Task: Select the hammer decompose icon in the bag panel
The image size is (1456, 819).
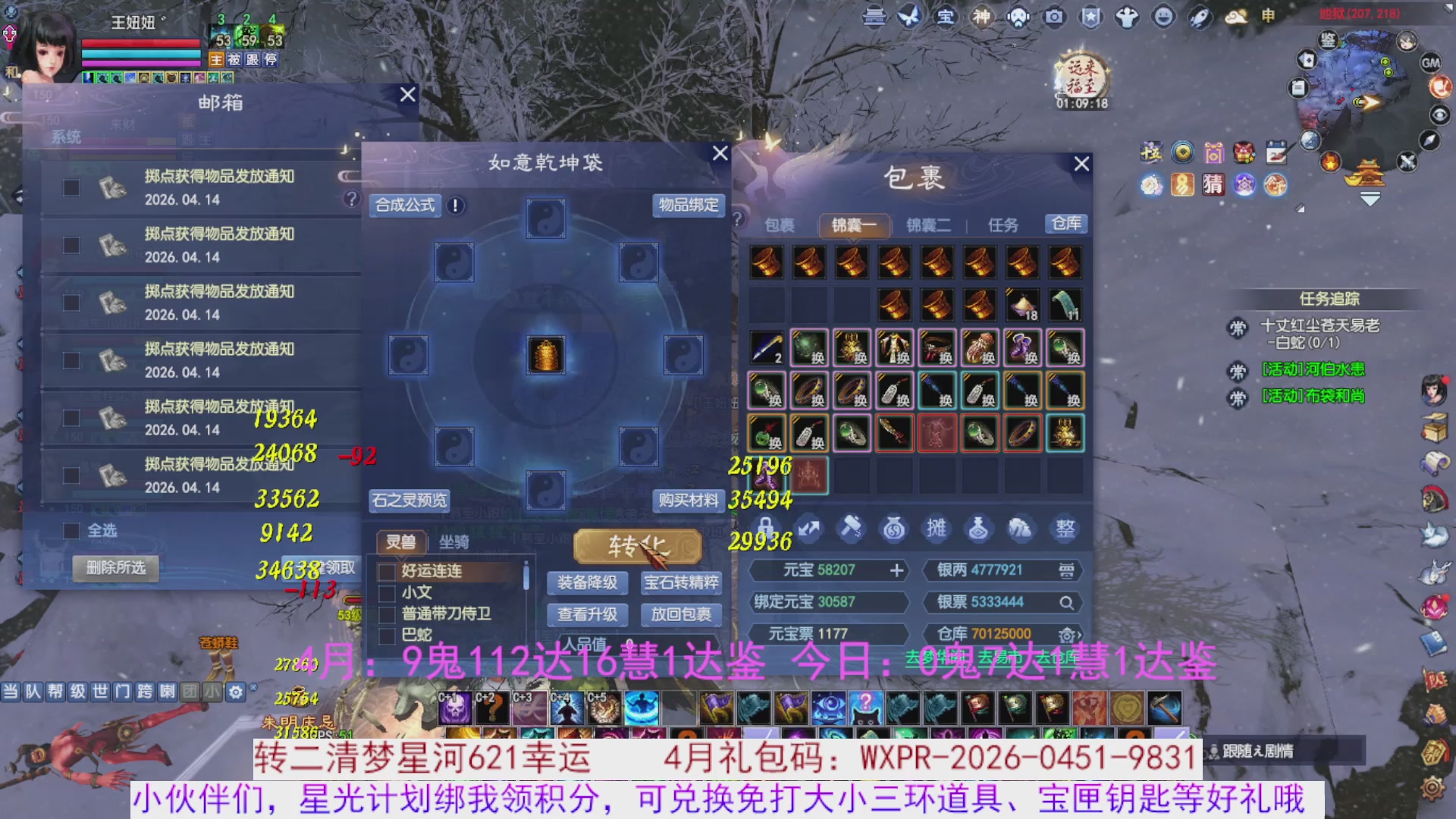Action: pyautogui.click(x=851, y=527)
